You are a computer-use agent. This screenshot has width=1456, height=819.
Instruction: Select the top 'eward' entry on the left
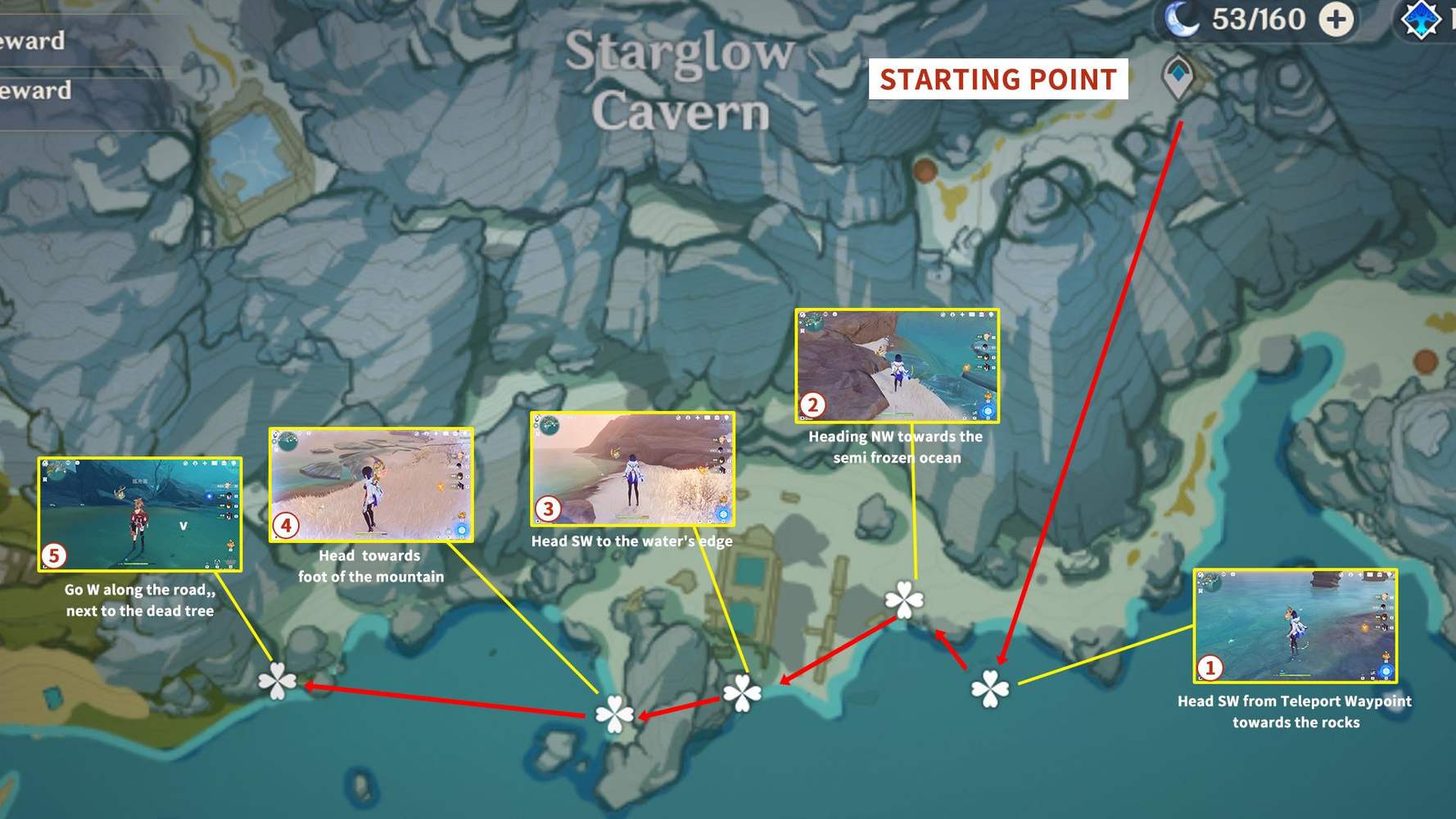[x=33, y=41]
